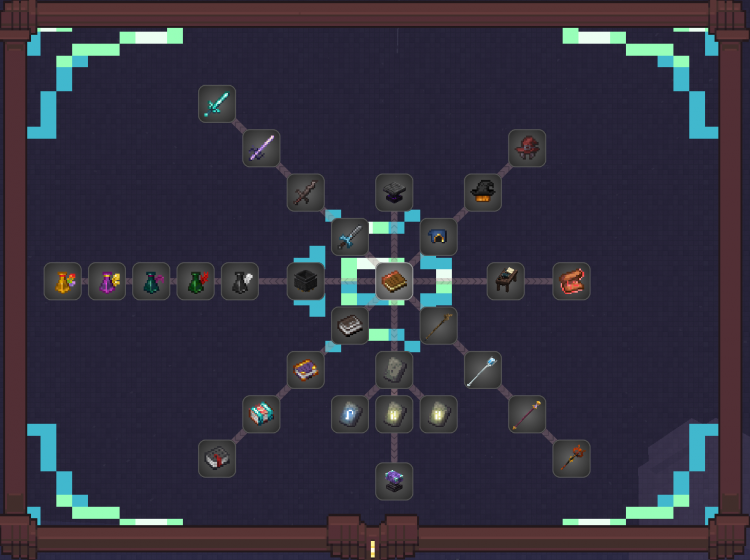Screen dimensions: 750x560
Task: Pick the green potion flask node
Action: [196, 281]
